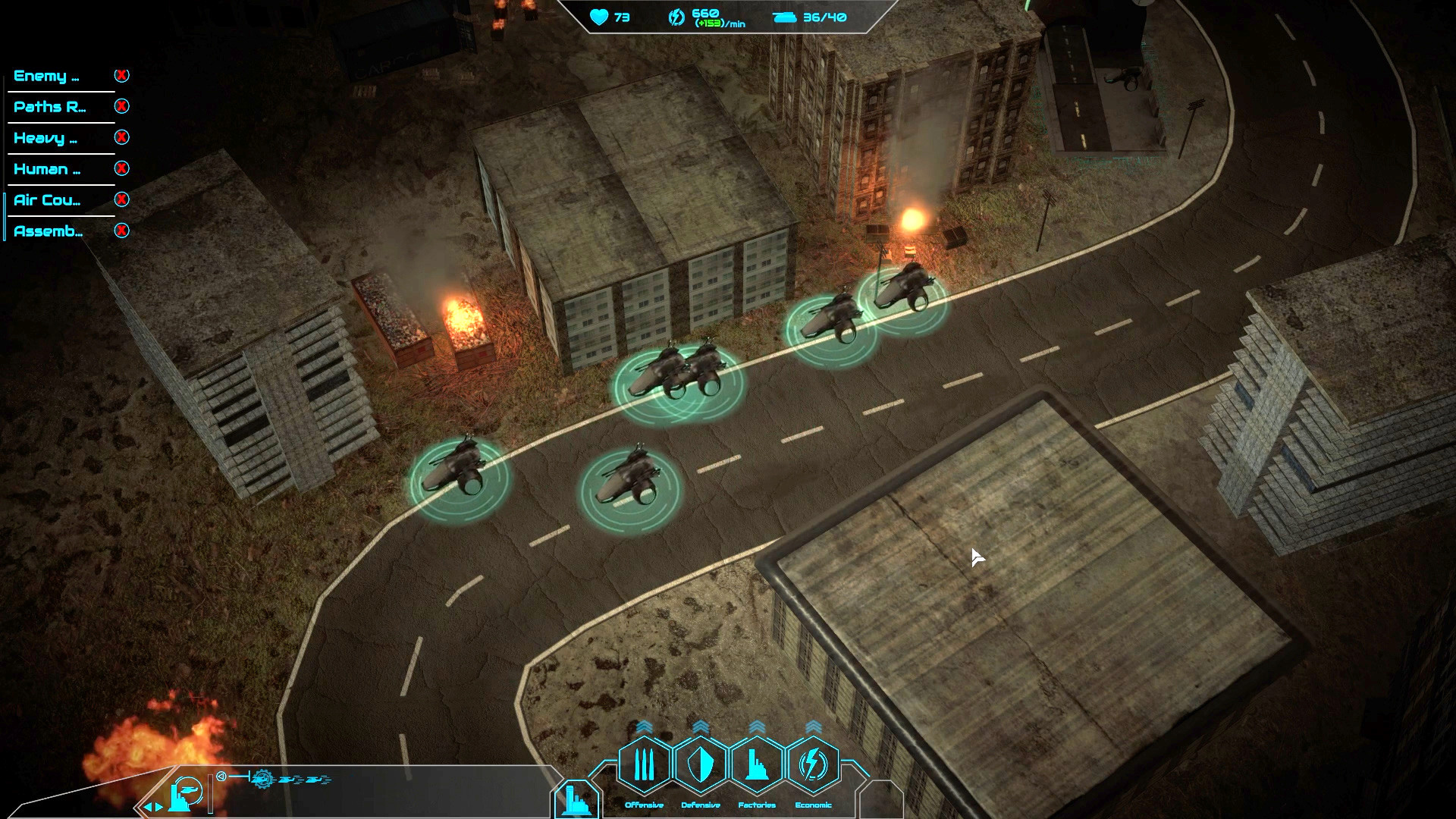The image size is (1456, 819).
Task: Select the helicopter factory portrait bottom-left
Action: [186, 792]
